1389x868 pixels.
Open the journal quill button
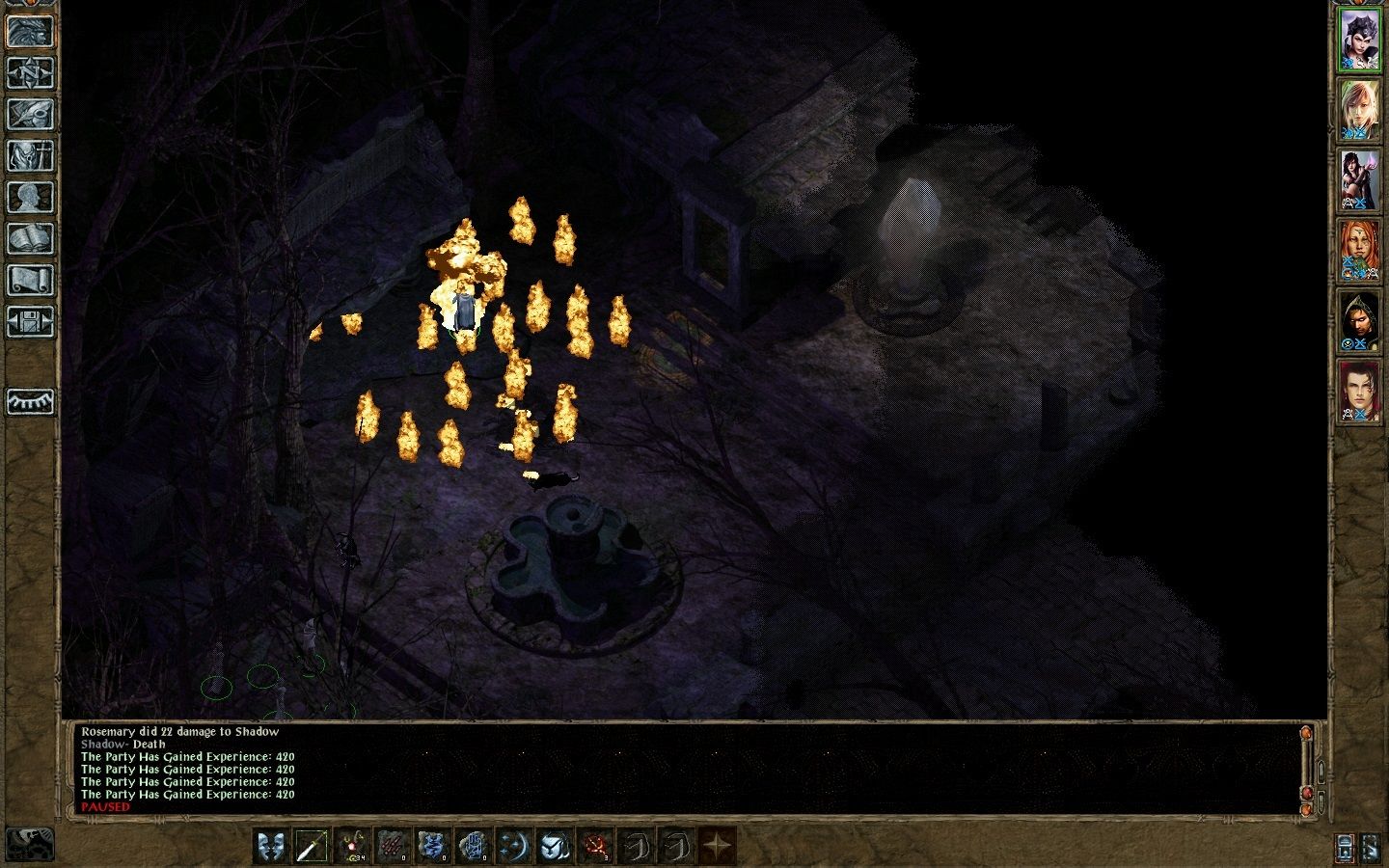coord(30,114)
